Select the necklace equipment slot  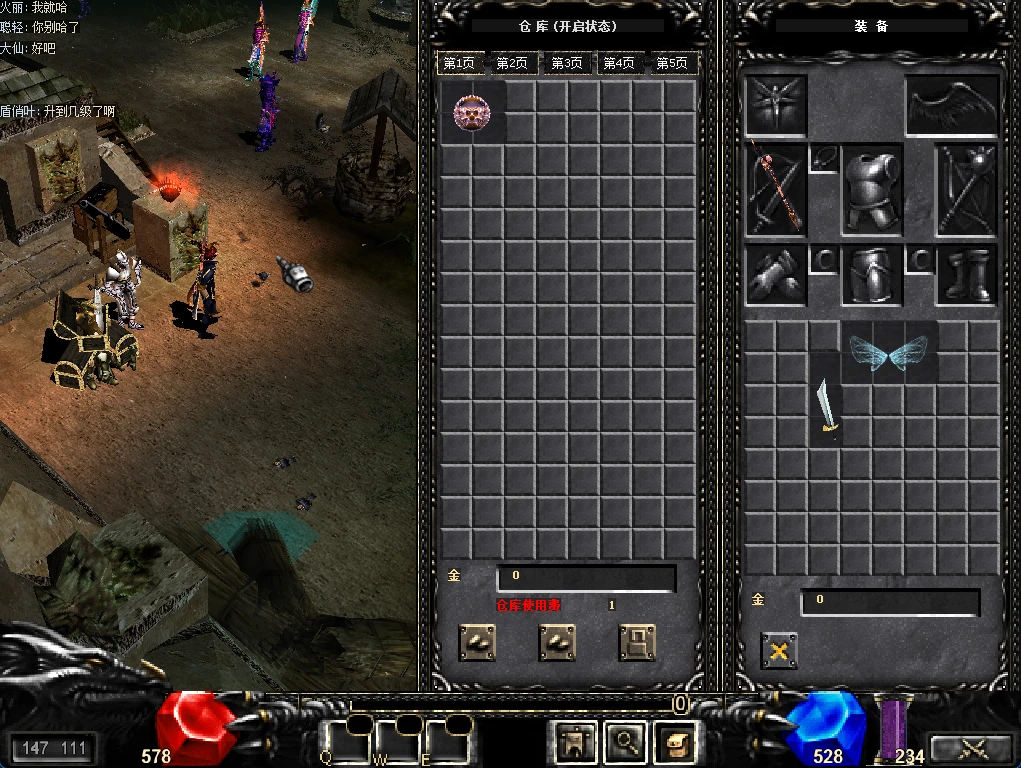823,159
